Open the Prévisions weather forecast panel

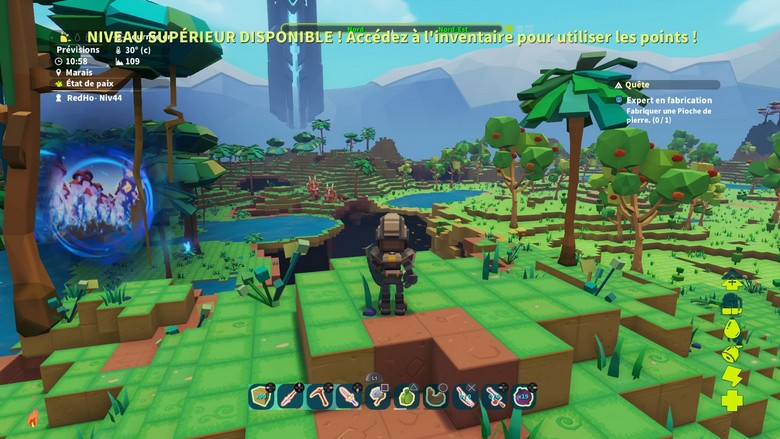click(78, 49)
